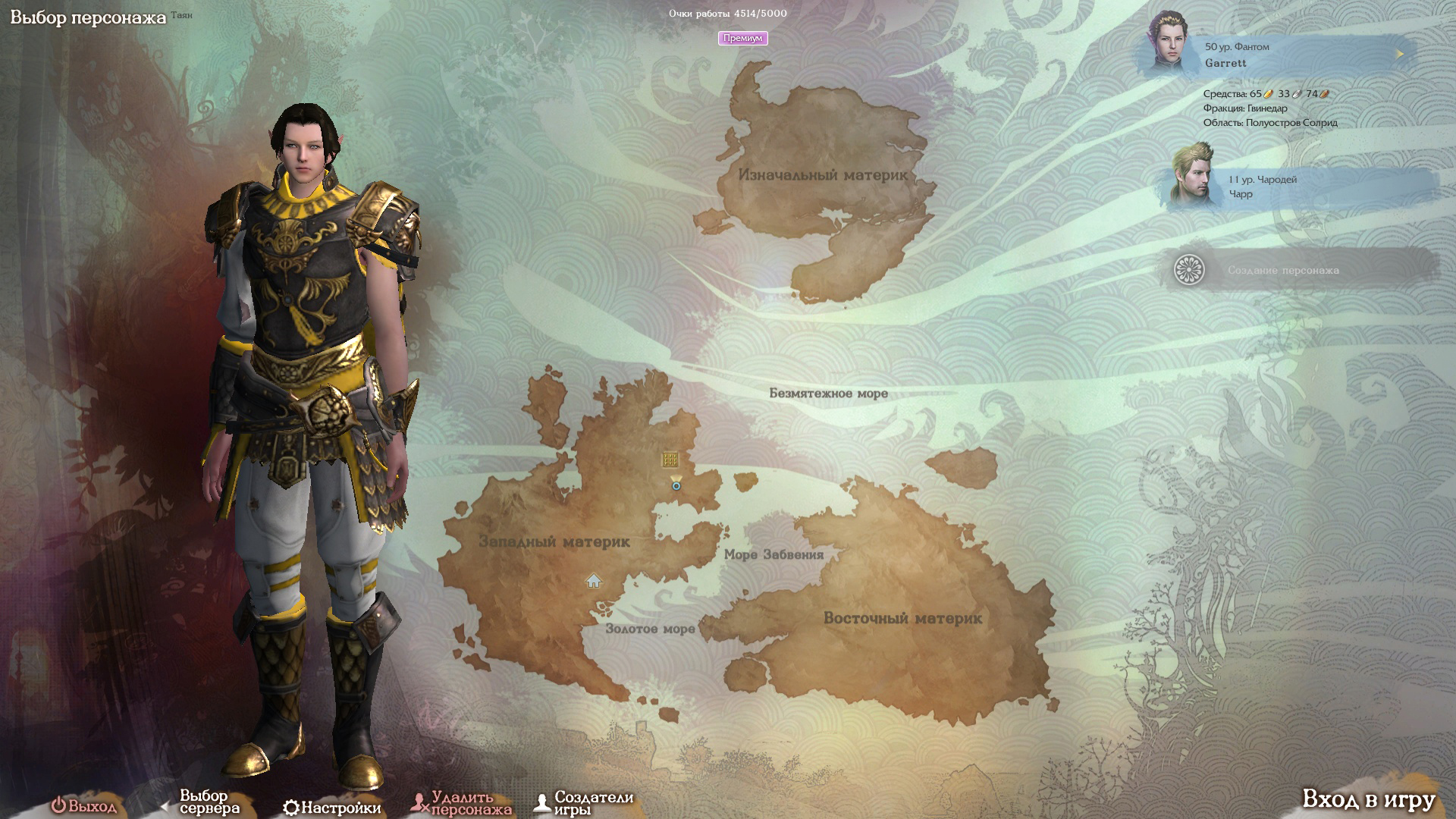Click the castle gate map marker
This screenshot has height=819, width=1456.
tap(670, 459)
